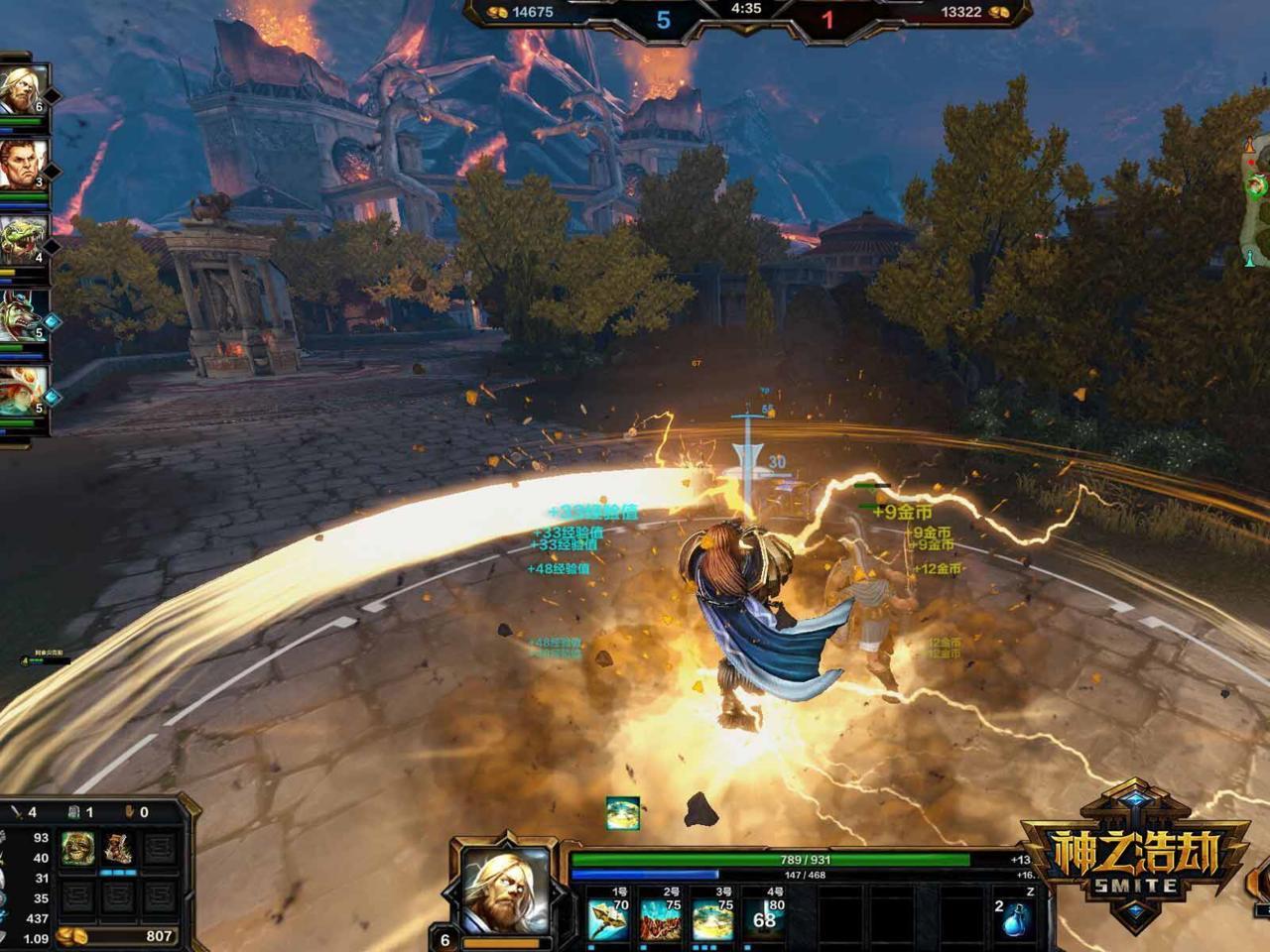Viewport: 1270px width, 952px height.
Task: Click the golden ring buff icon above the ability bar
Action: tap(623, 813)
